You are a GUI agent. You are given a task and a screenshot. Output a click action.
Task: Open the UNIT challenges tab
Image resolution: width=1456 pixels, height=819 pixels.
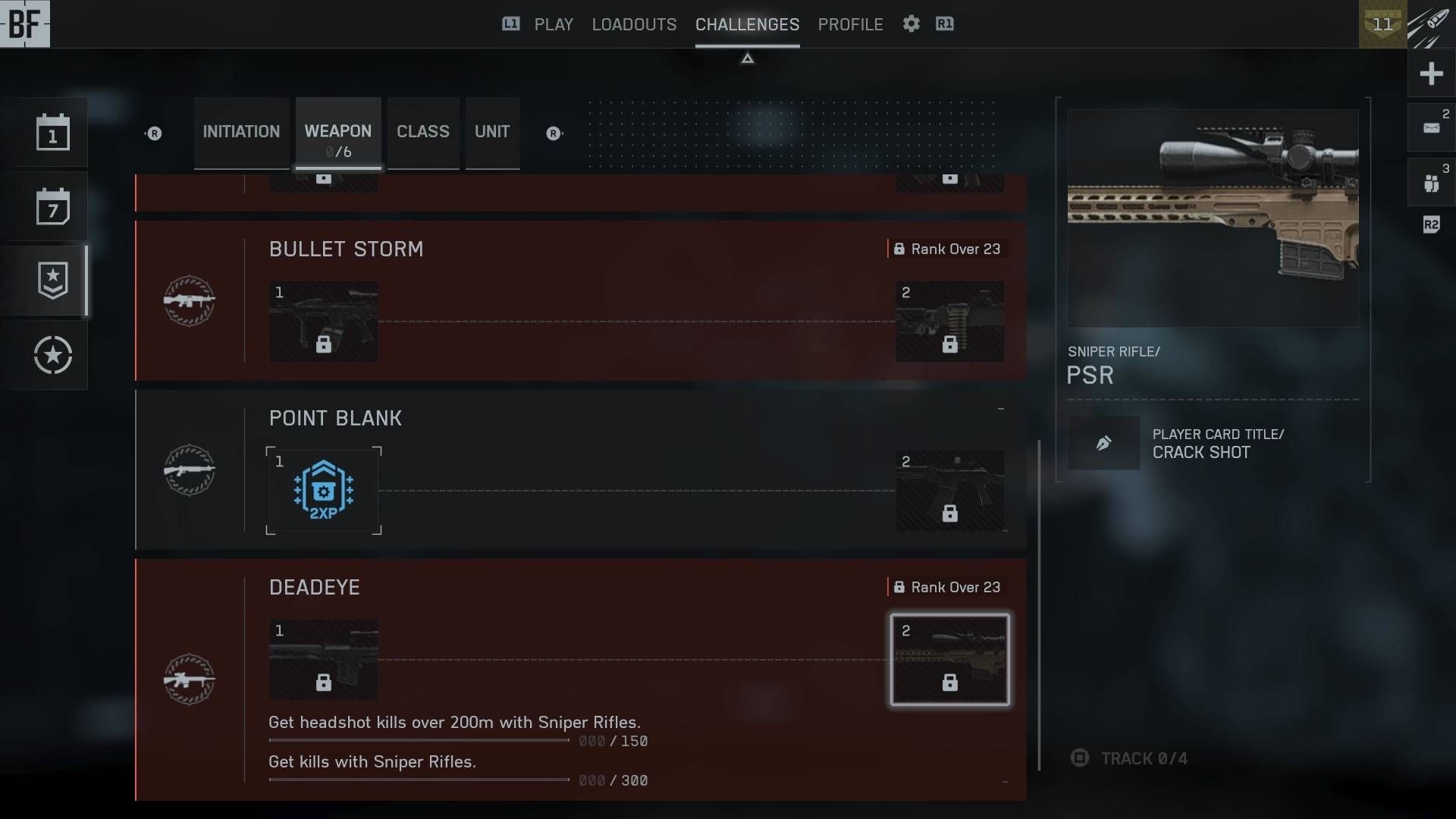492,132
